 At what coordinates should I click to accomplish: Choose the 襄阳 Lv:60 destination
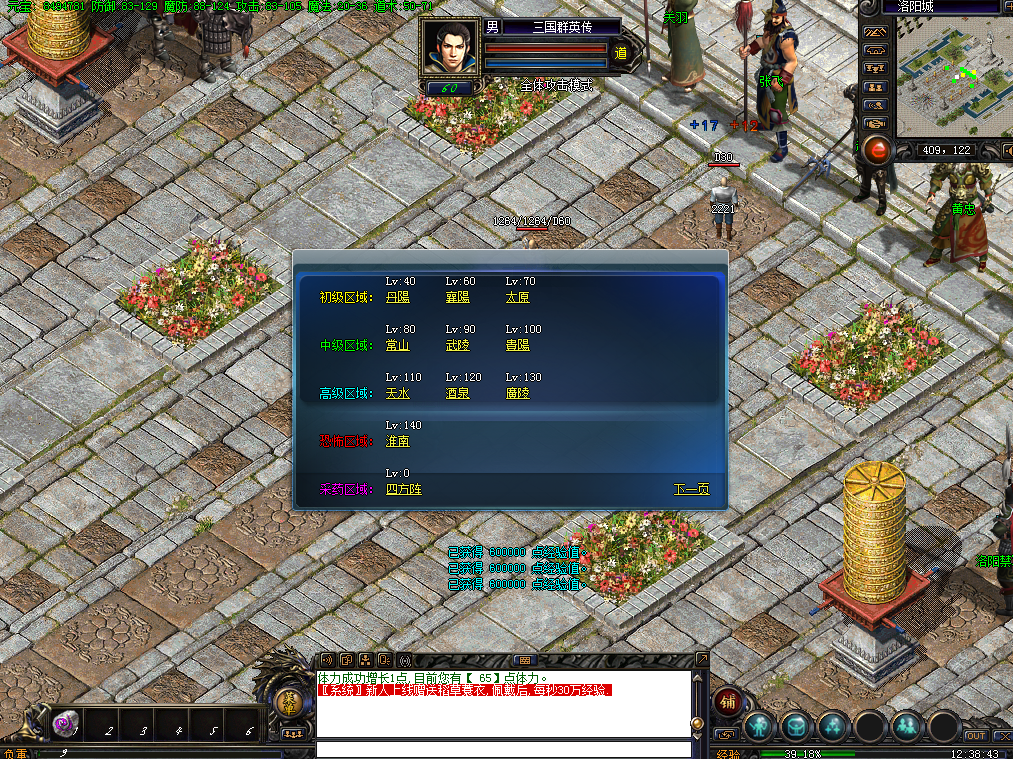point(457,297)
